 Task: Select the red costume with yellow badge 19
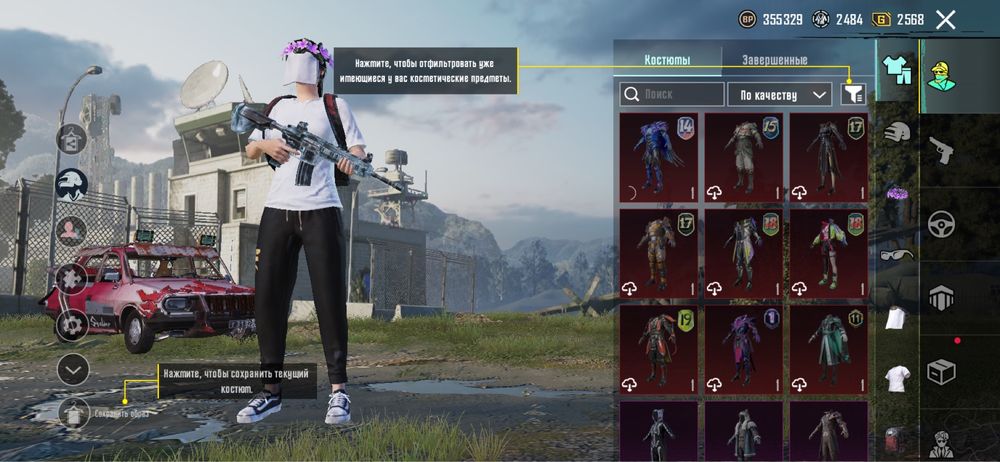[x=659, y=349]
